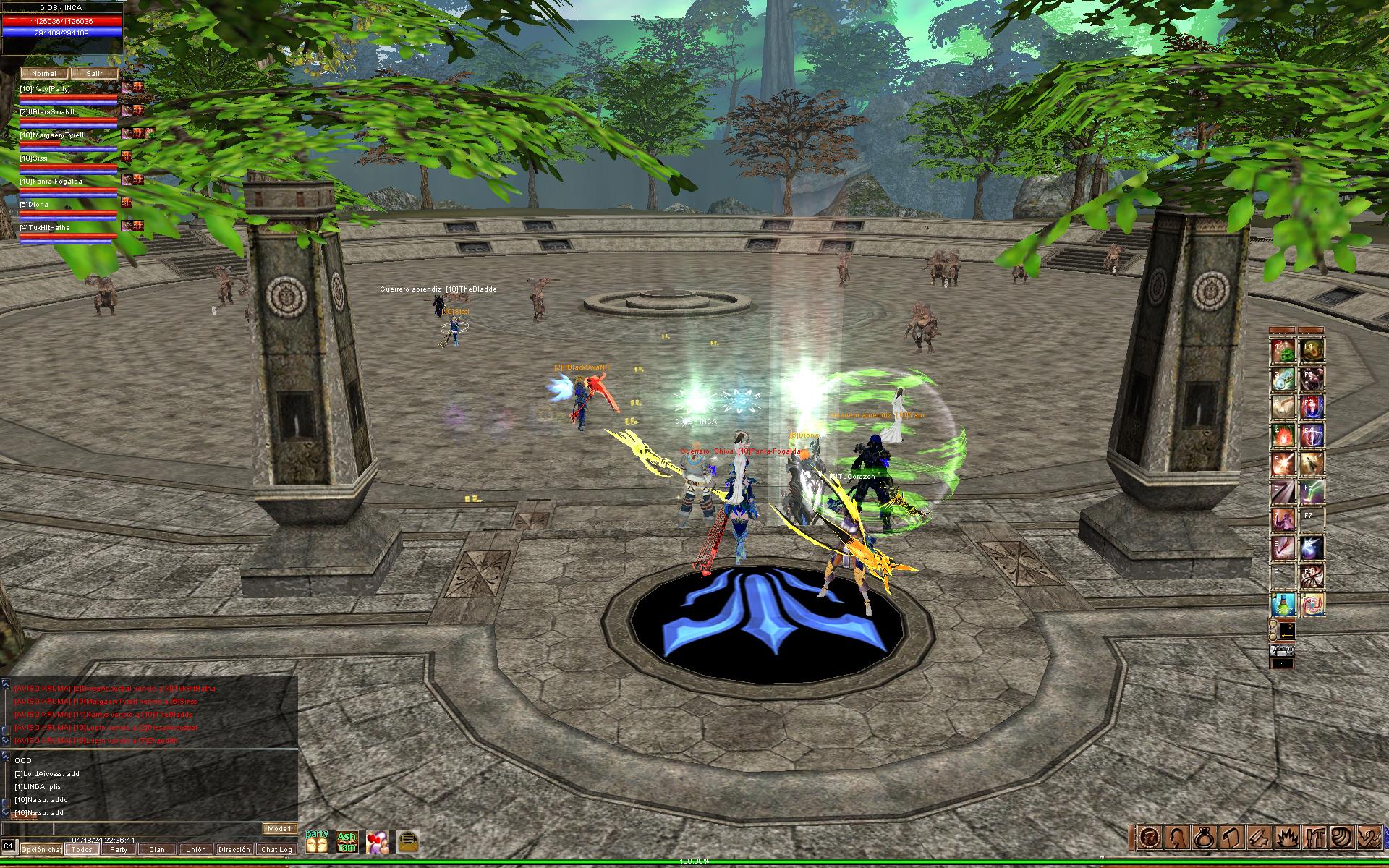
Task: Click the hearts and couple icon
Action: (377, 841)
